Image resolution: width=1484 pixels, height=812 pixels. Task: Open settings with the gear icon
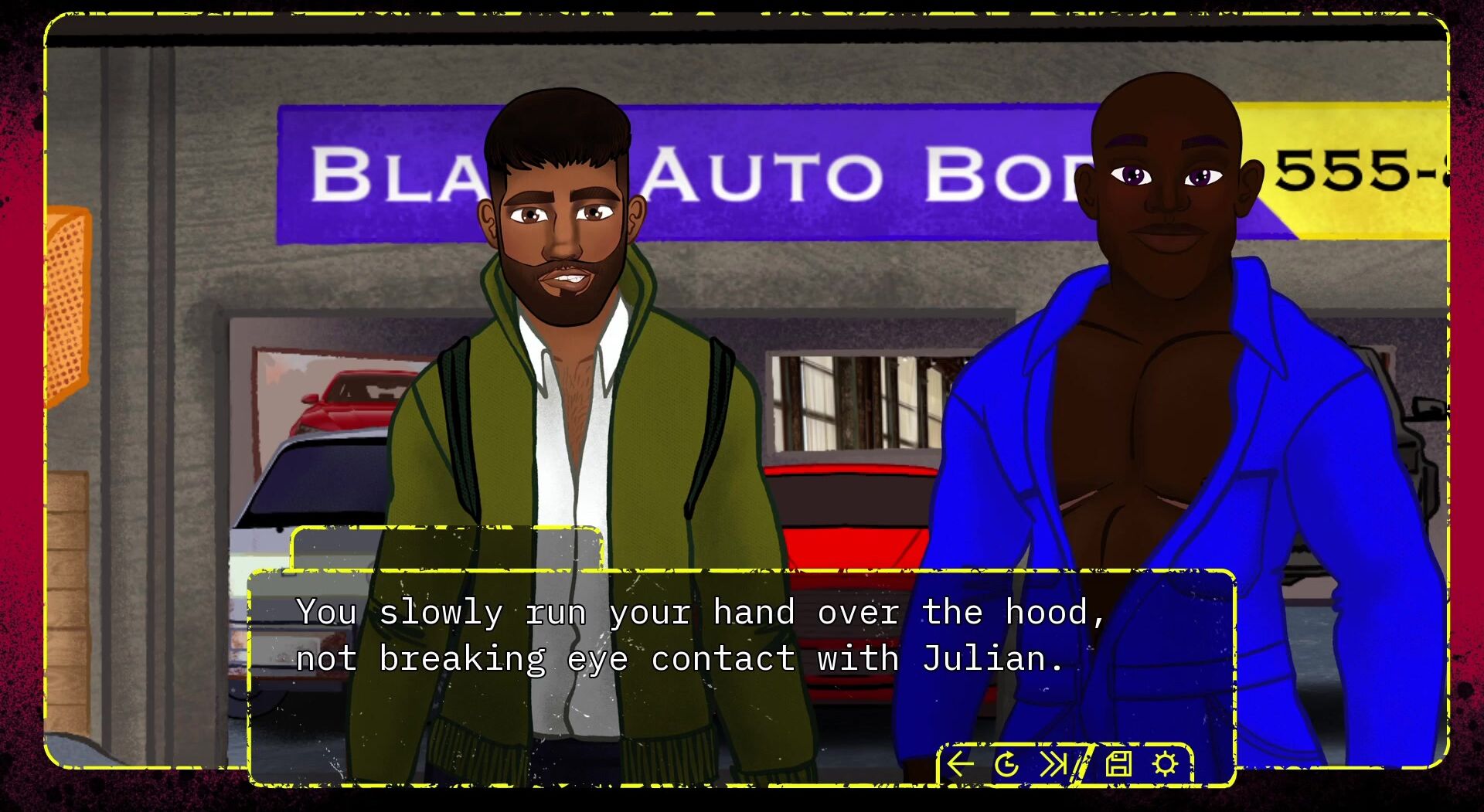tap(1165, 764)
